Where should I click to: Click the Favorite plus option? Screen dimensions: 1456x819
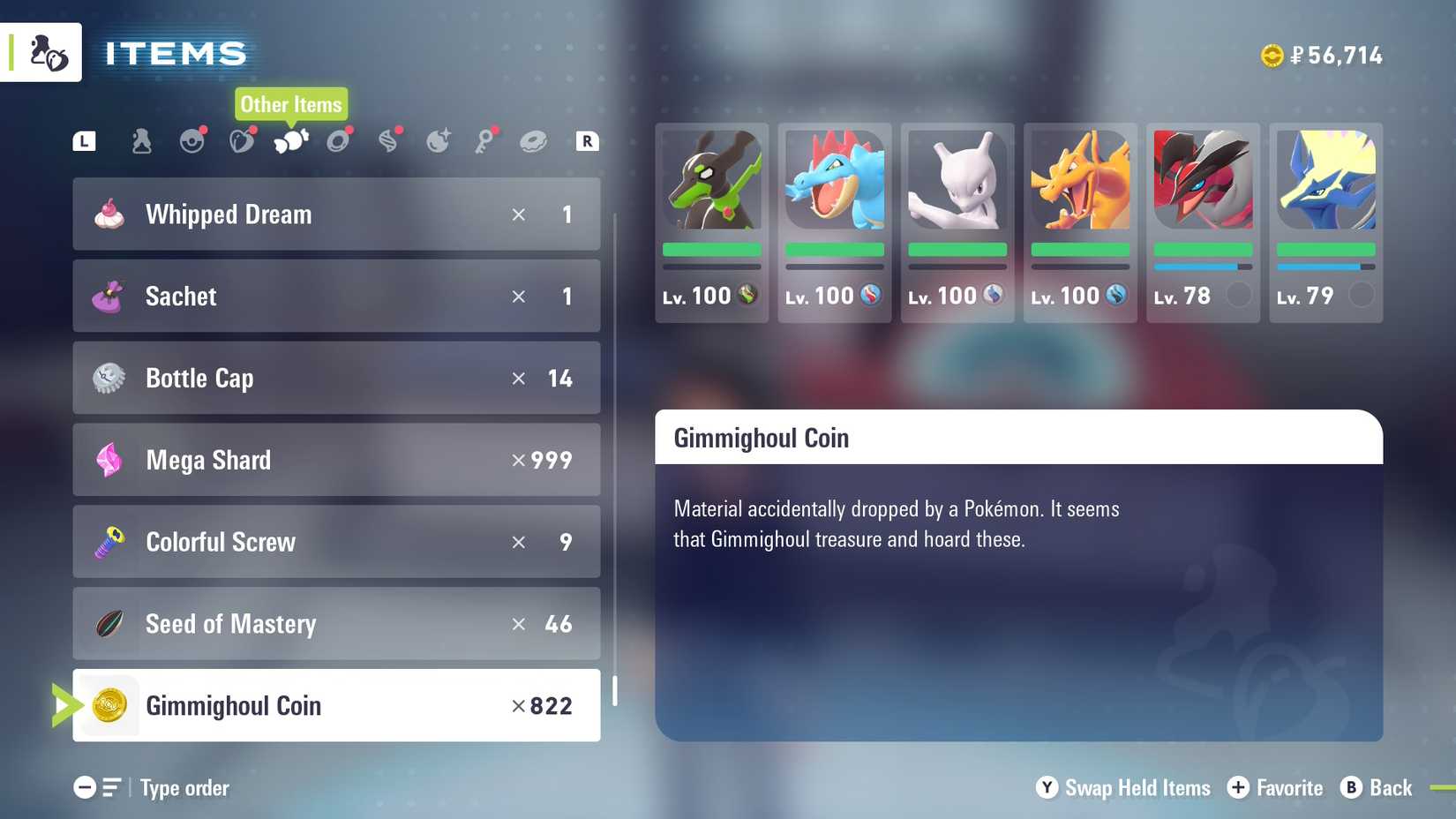pyautogui.click(x=1275, y=788)
